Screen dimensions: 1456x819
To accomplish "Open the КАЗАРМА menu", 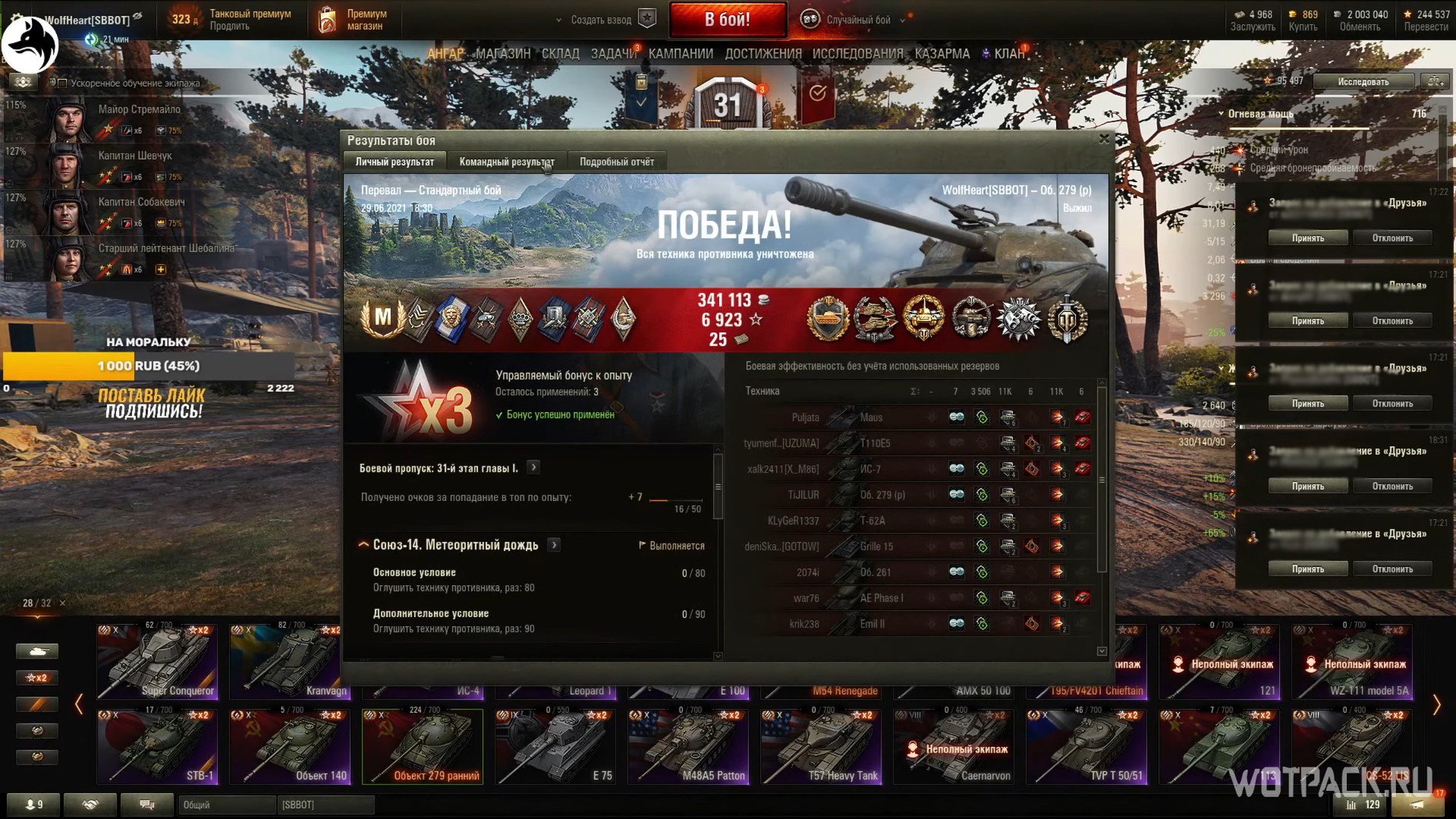I will coord(942,54).
